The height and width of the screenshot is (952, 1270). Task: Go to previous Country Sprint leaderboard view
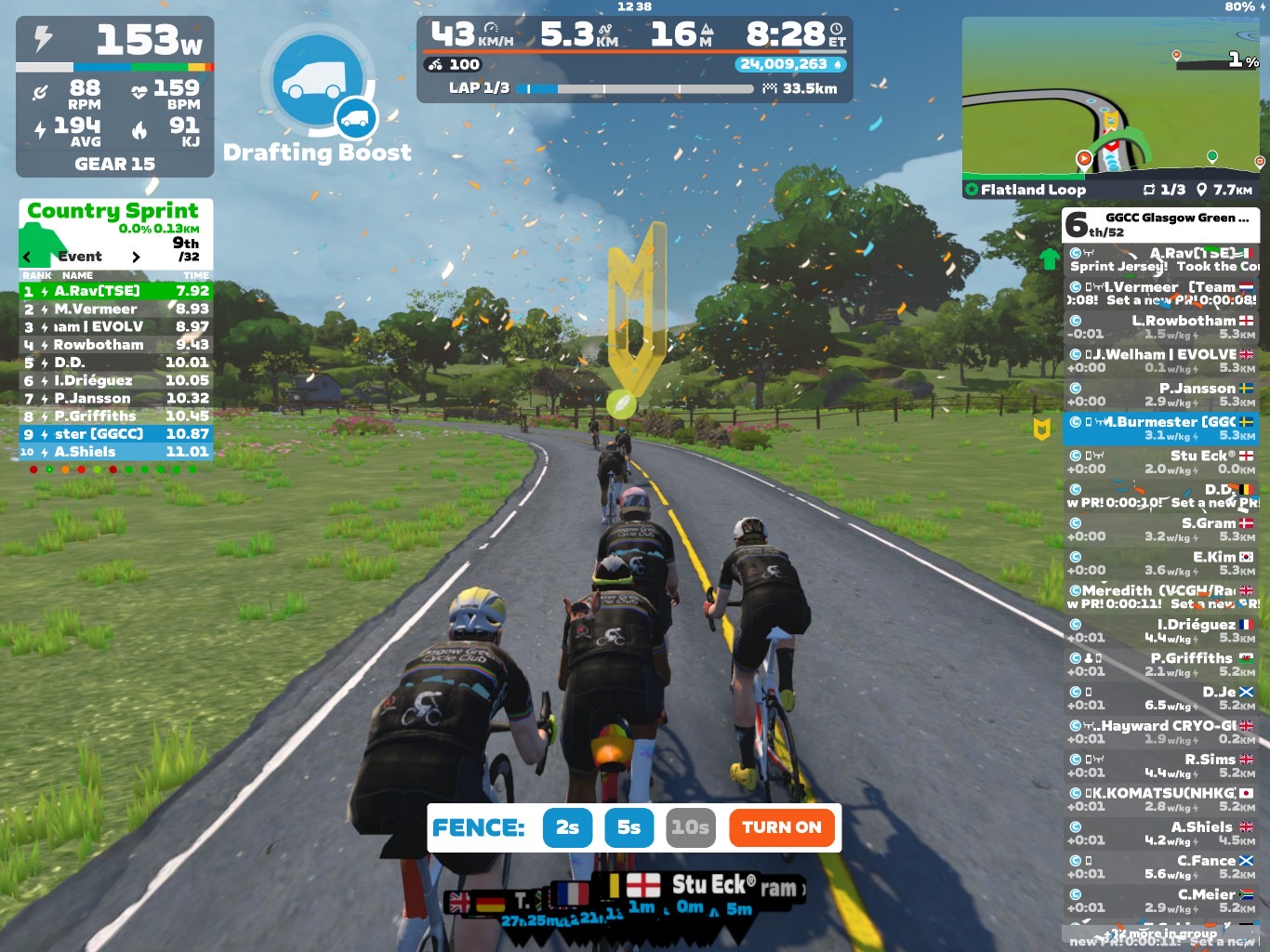[27, 257]
